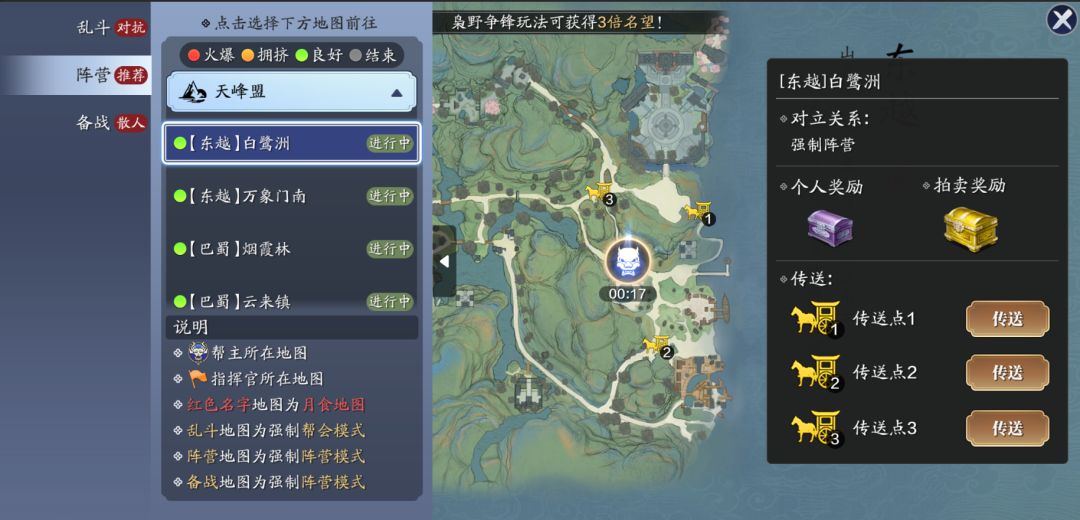Select the 【巴蜀】云来镇 map row

coord(291,300)
